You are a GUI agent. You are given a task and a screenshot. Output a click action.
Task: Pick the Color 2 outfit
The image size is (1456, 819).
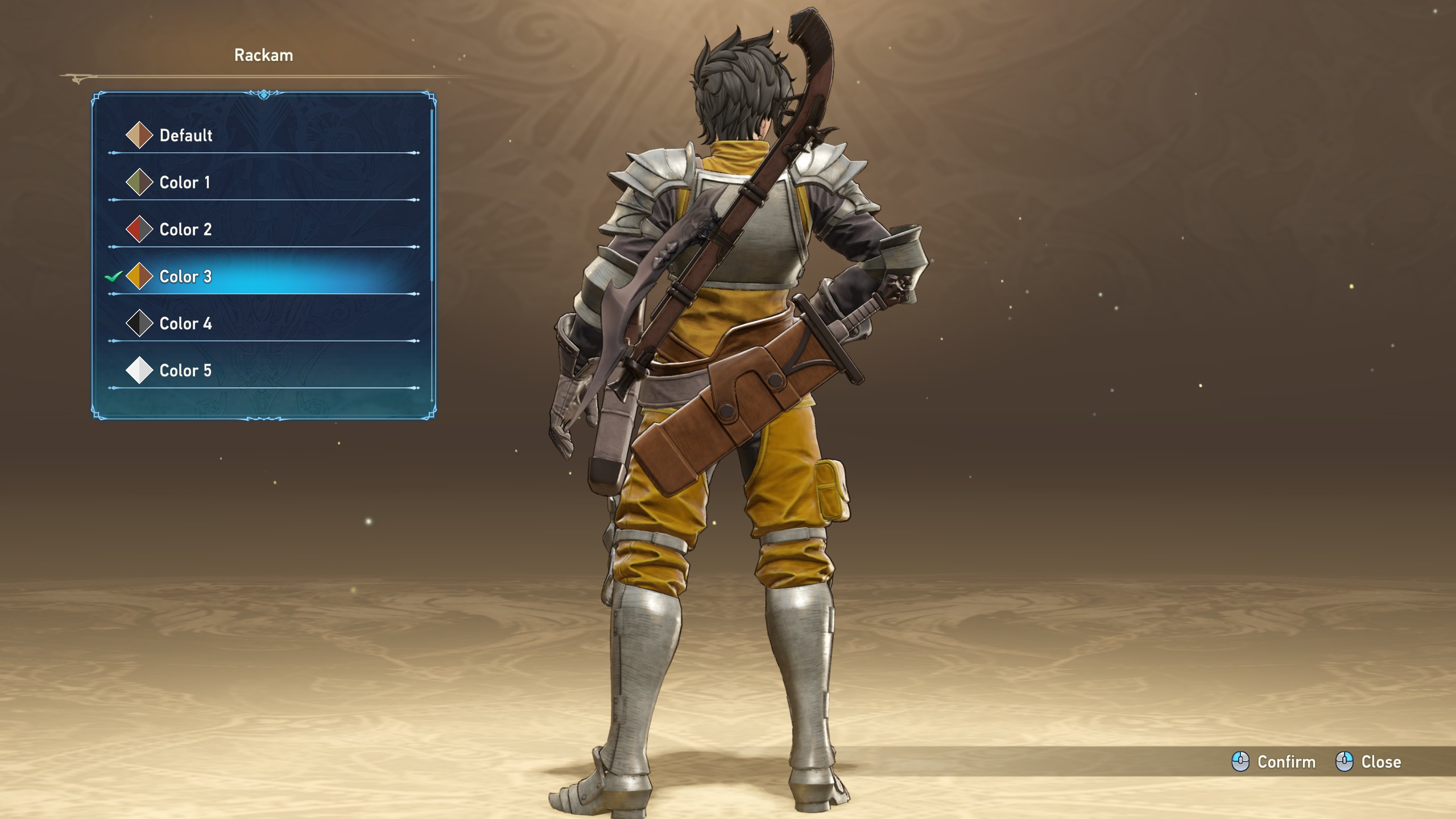pyautogui.click(x=185, y=230)
